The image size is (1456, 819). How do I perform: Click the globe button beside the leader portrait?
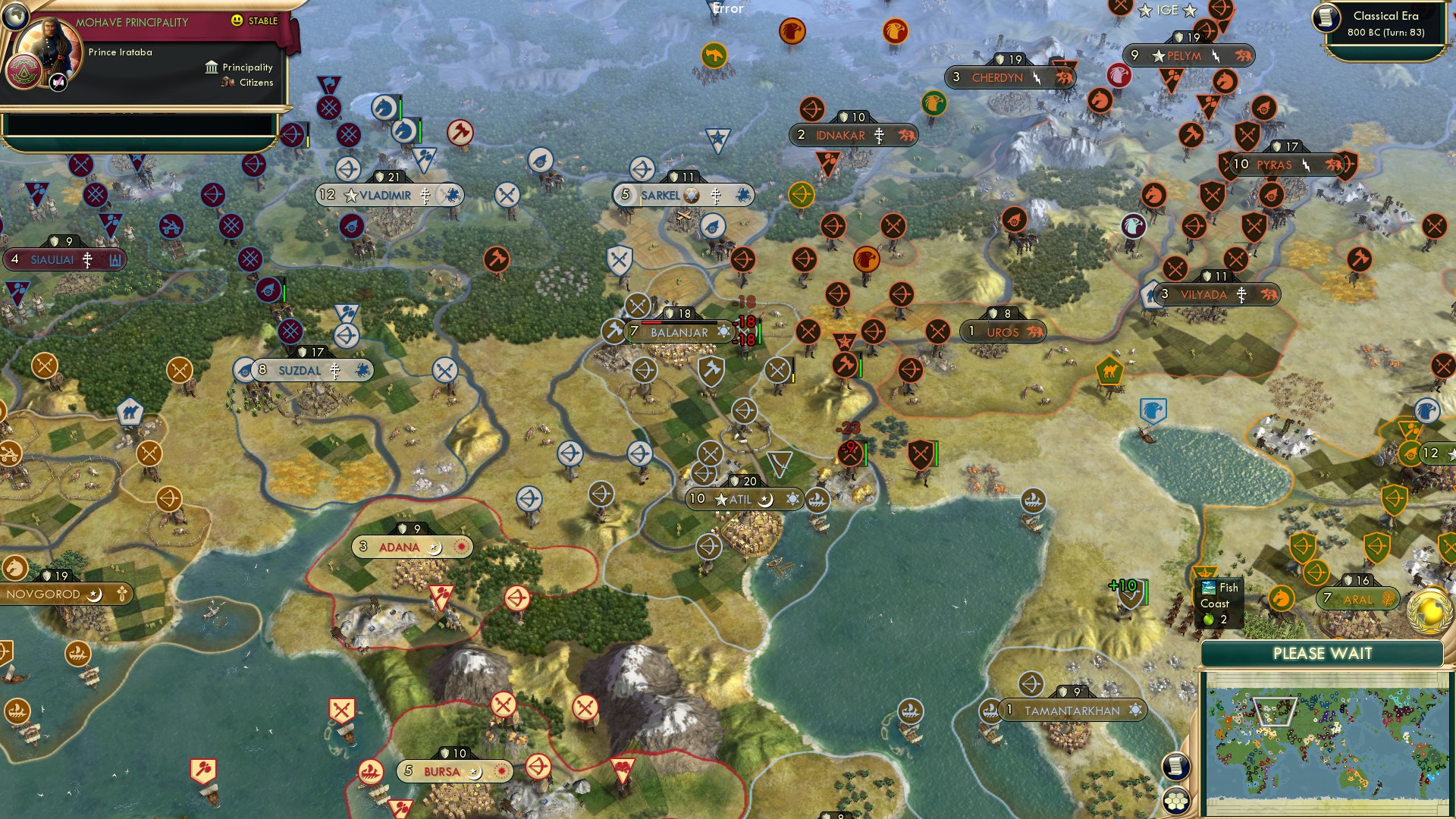pyautogui.click(x=15, y=16)
